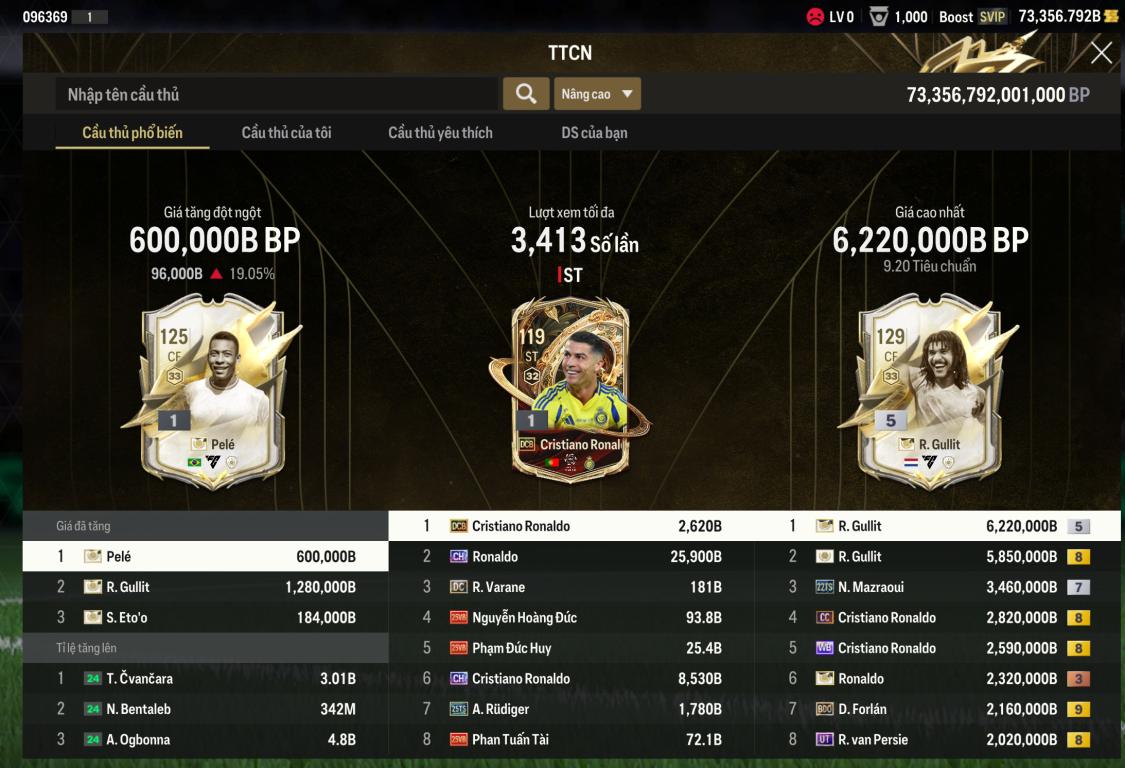Image resolution: width=1125 pixels, height=768 pixels.
Task: Open the D. Forlán row
Action: (x=940, y=709)
